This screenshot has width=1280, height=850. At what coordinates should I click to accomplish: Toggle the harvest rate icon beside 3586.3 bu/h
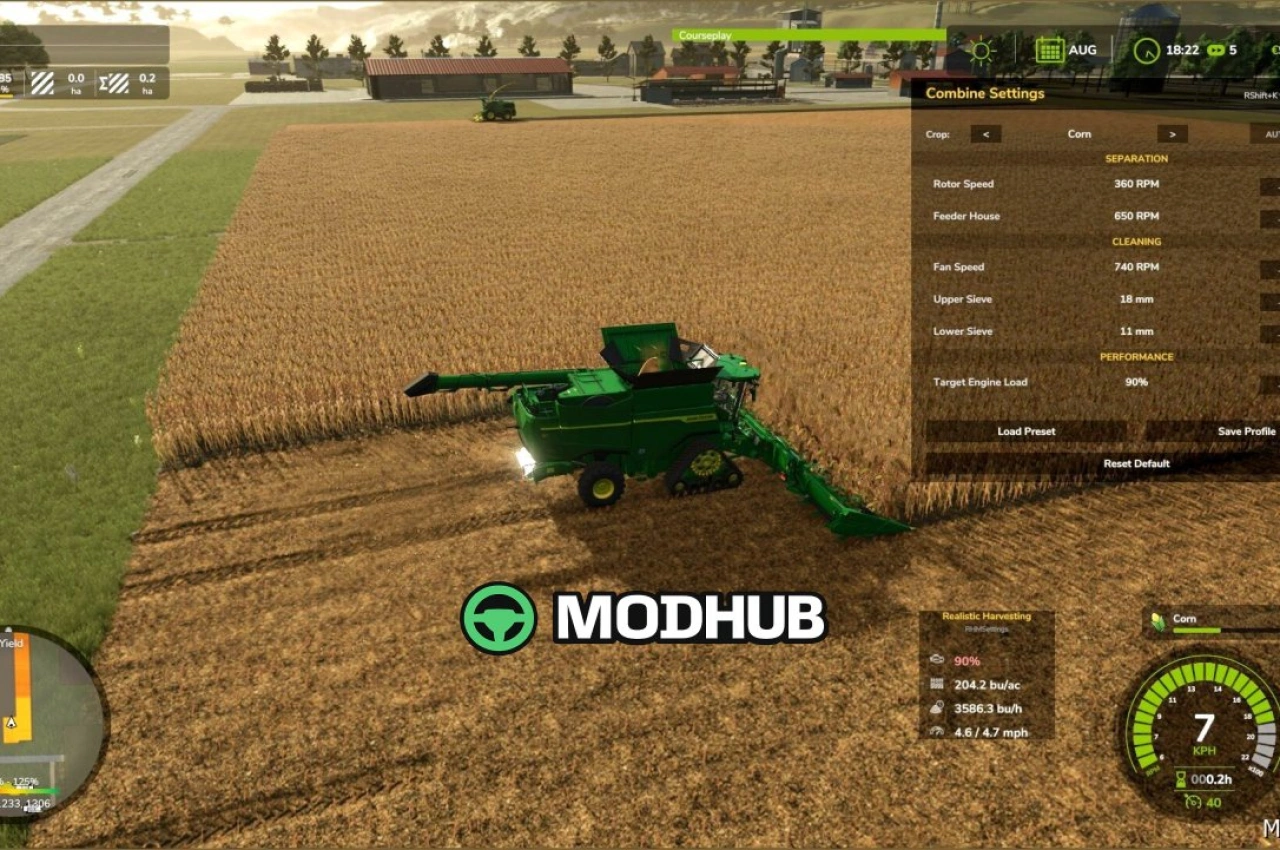pyautogui.click(x=936, y=708)
